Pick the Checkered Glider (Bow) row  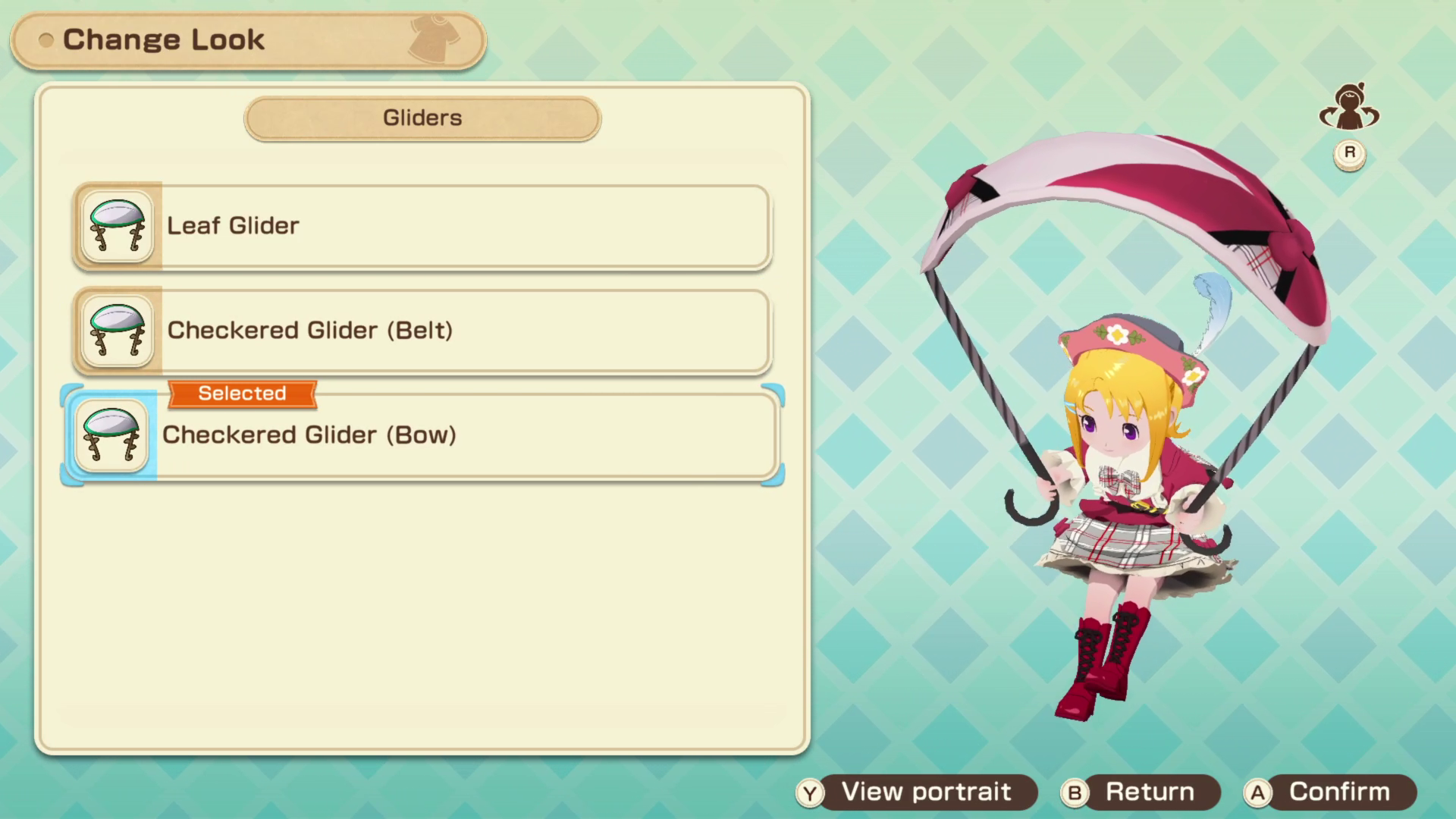click(x=422, y=435)
